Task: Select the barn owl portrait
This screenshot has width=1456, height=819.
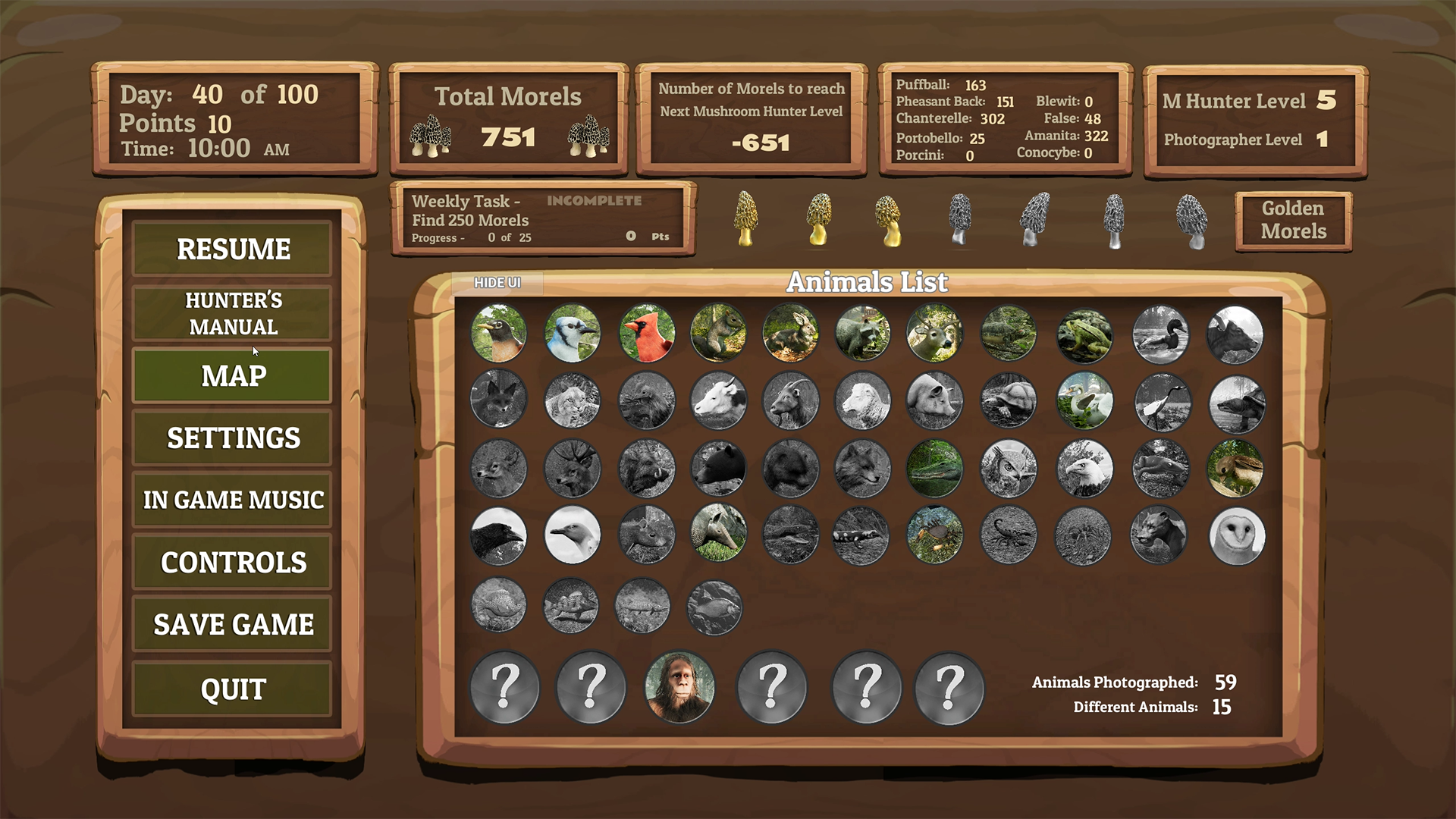Action: [x=1236, y=537]
